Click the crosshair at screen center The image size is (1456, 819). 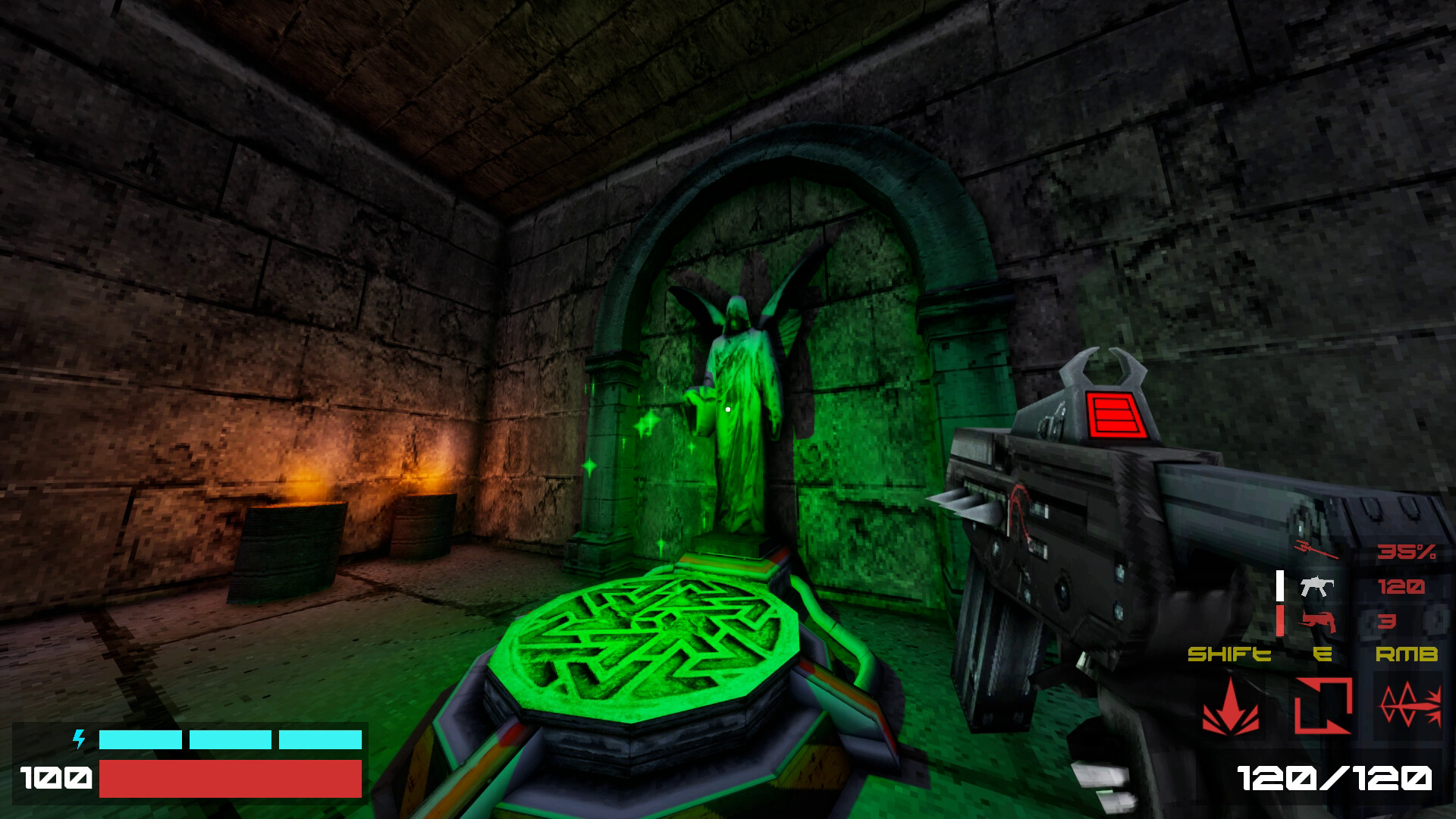pos(728,409)
